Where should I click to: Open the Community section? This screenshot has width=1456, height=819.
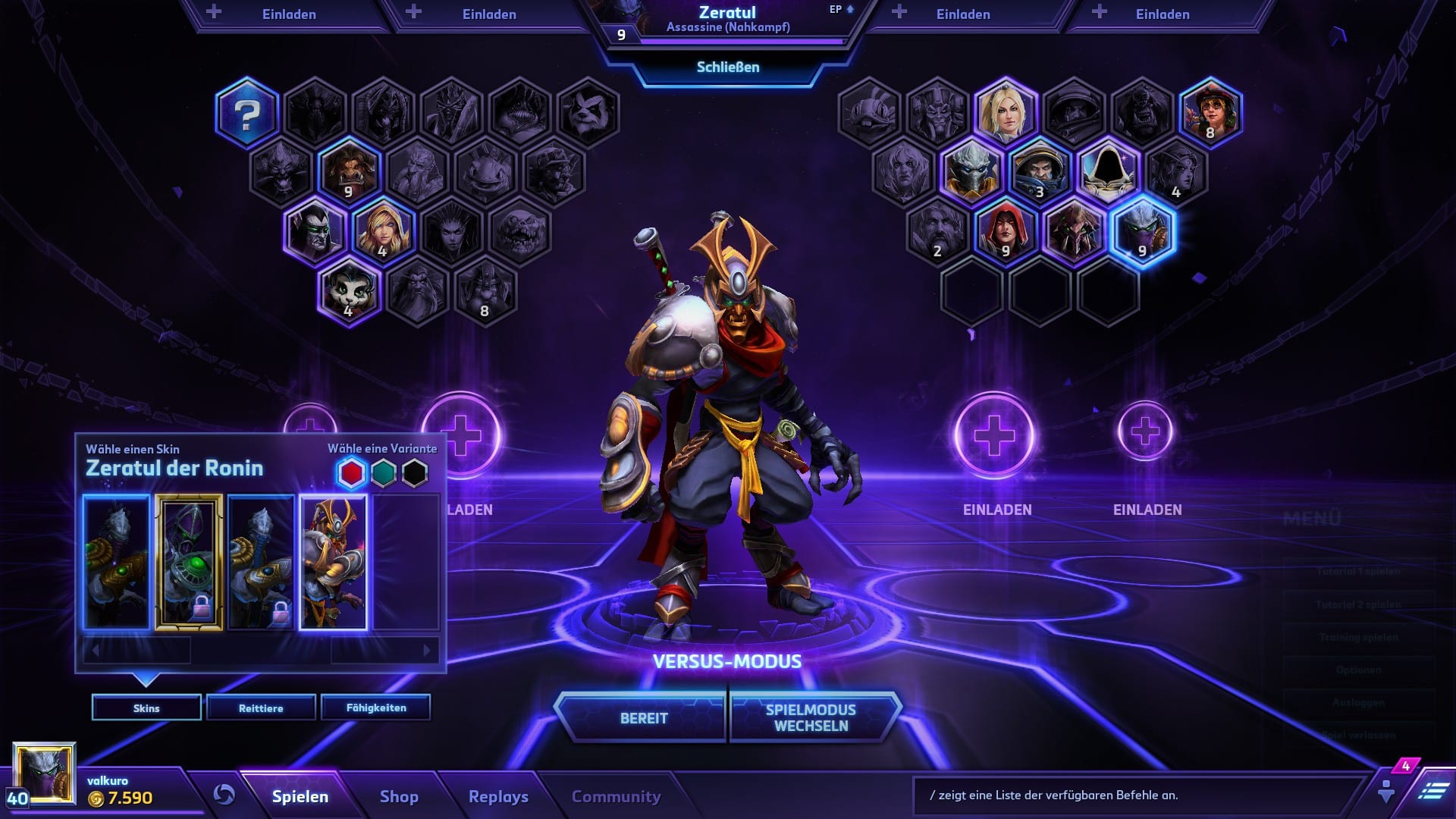point(616,796)
